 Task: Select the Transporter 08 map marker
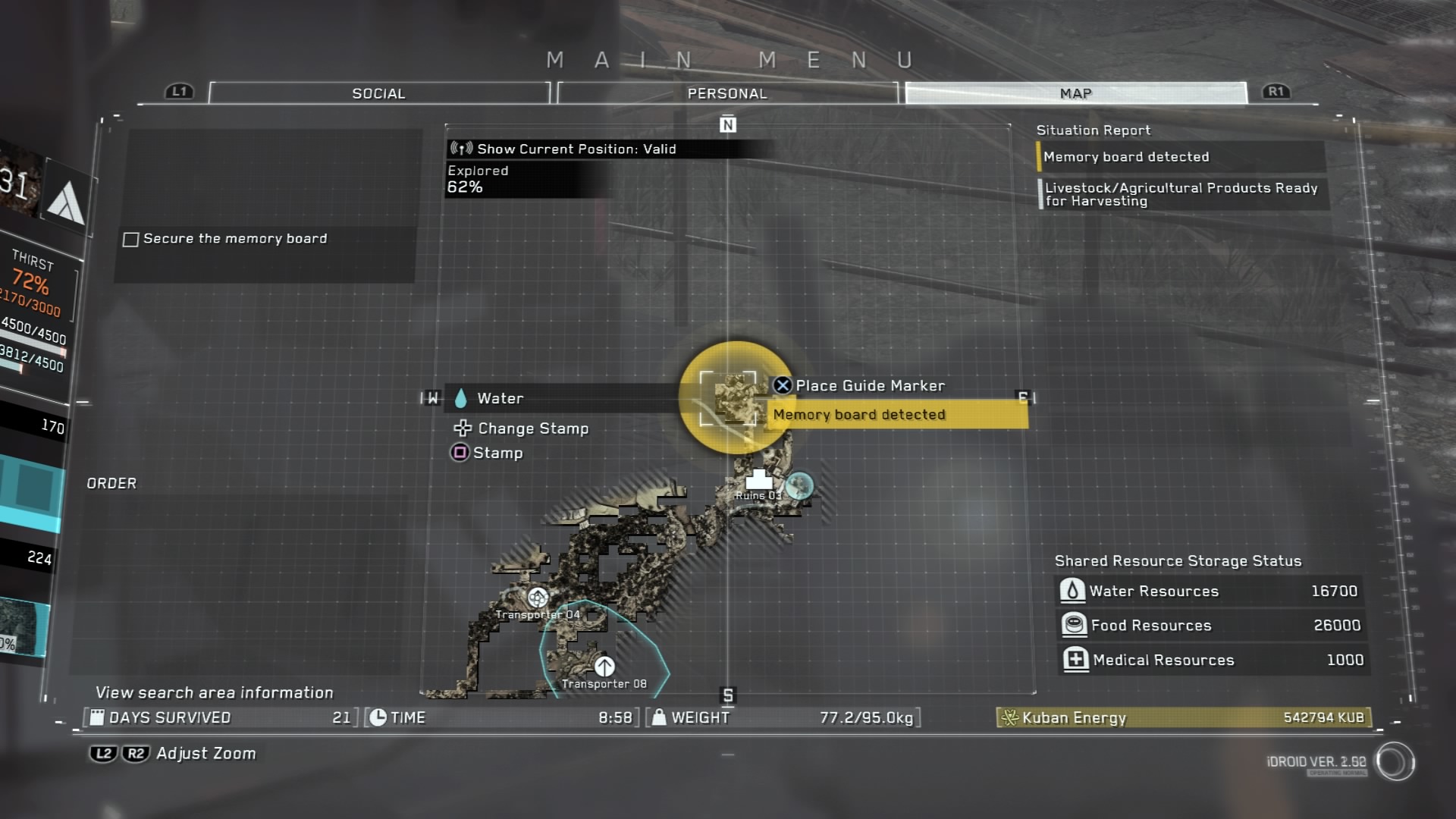(x=604, y=667)
